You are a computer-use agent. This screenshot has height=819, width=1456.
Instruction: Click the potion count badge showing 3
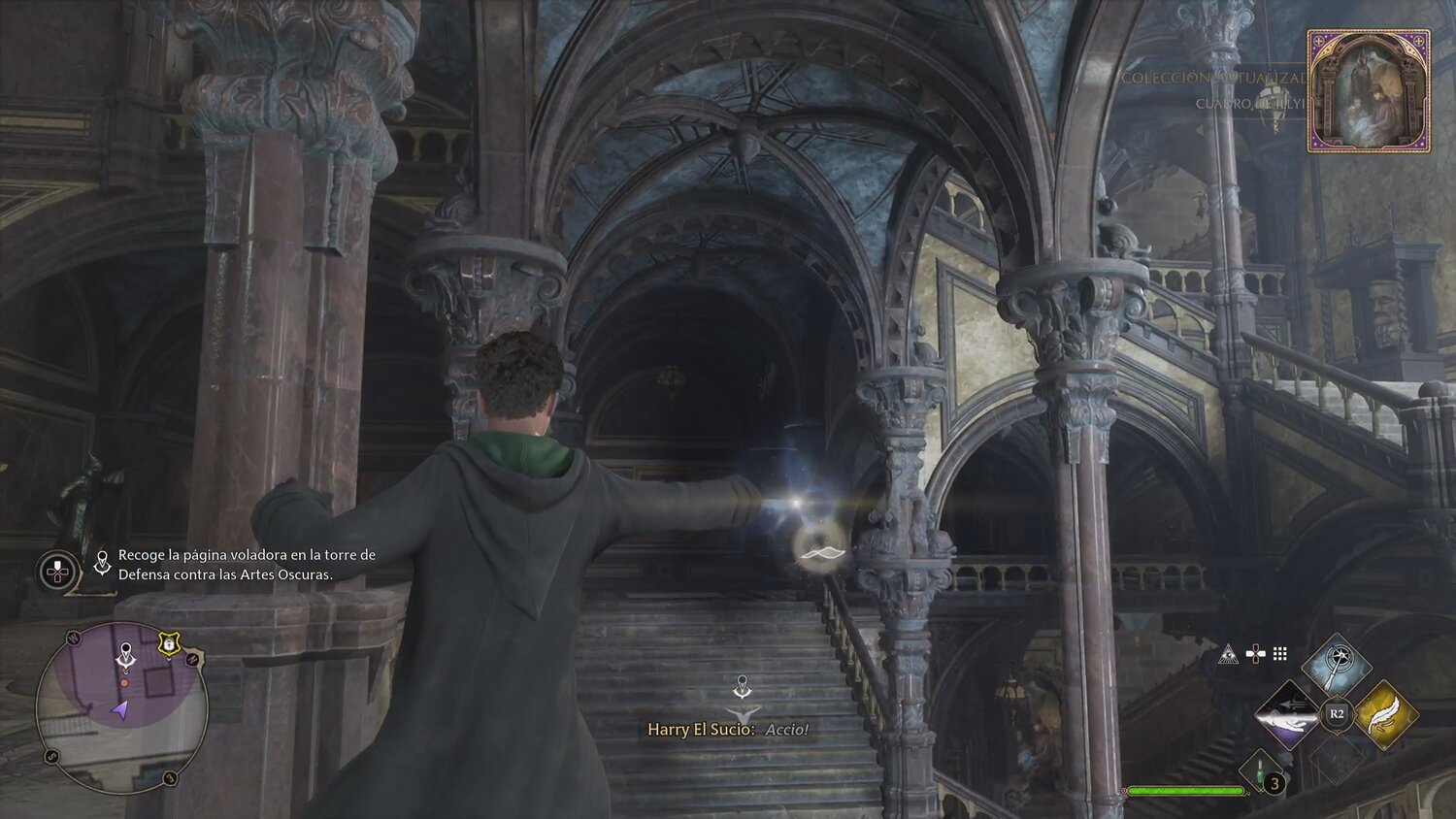[x=1273, y=782]
